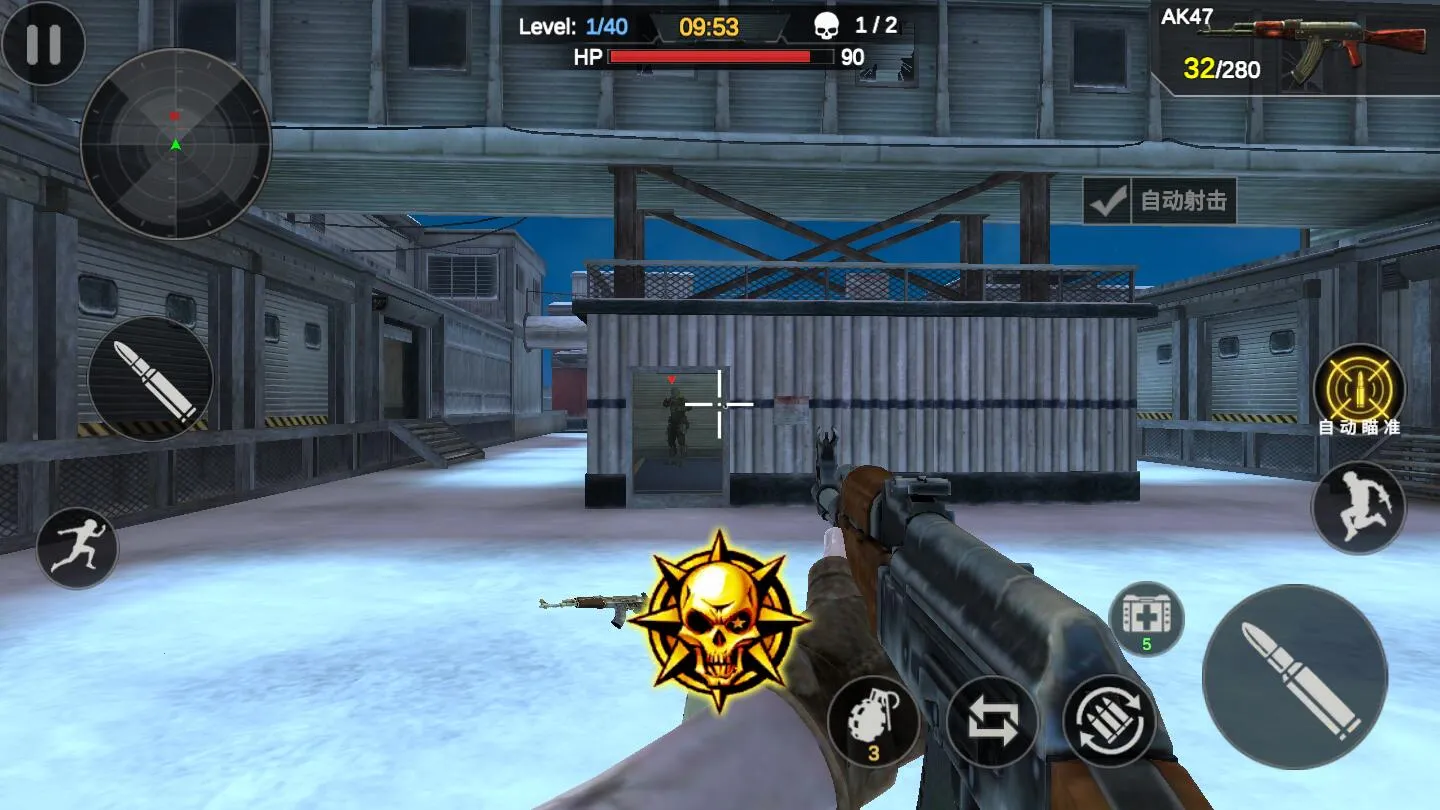
Task: Throw a grenade with the grenade button
Action: click(873, 720)
